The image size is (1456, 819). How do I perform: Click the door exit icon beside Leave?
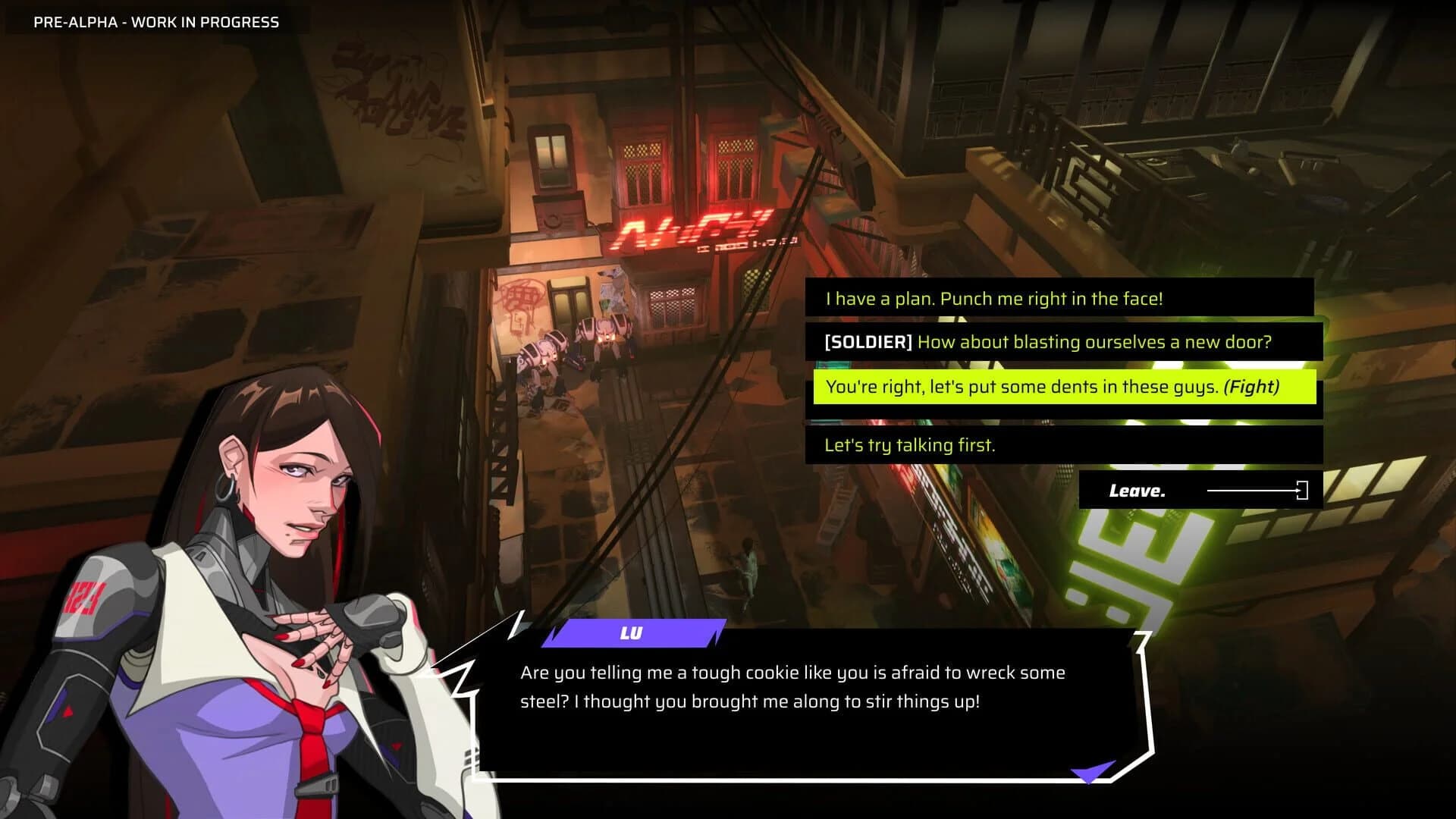coord(1301,490)
